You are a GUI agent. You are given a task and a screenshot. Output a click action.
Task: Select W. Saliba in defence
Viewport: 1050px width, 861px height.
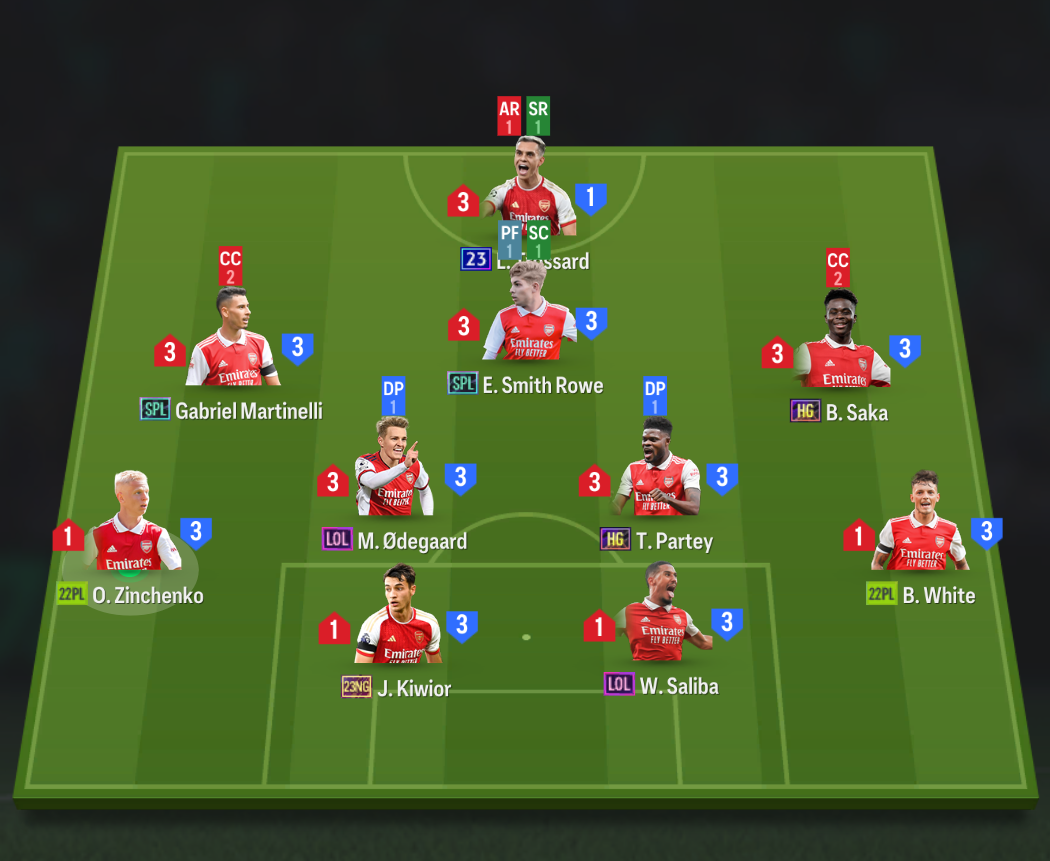[660, 619]
